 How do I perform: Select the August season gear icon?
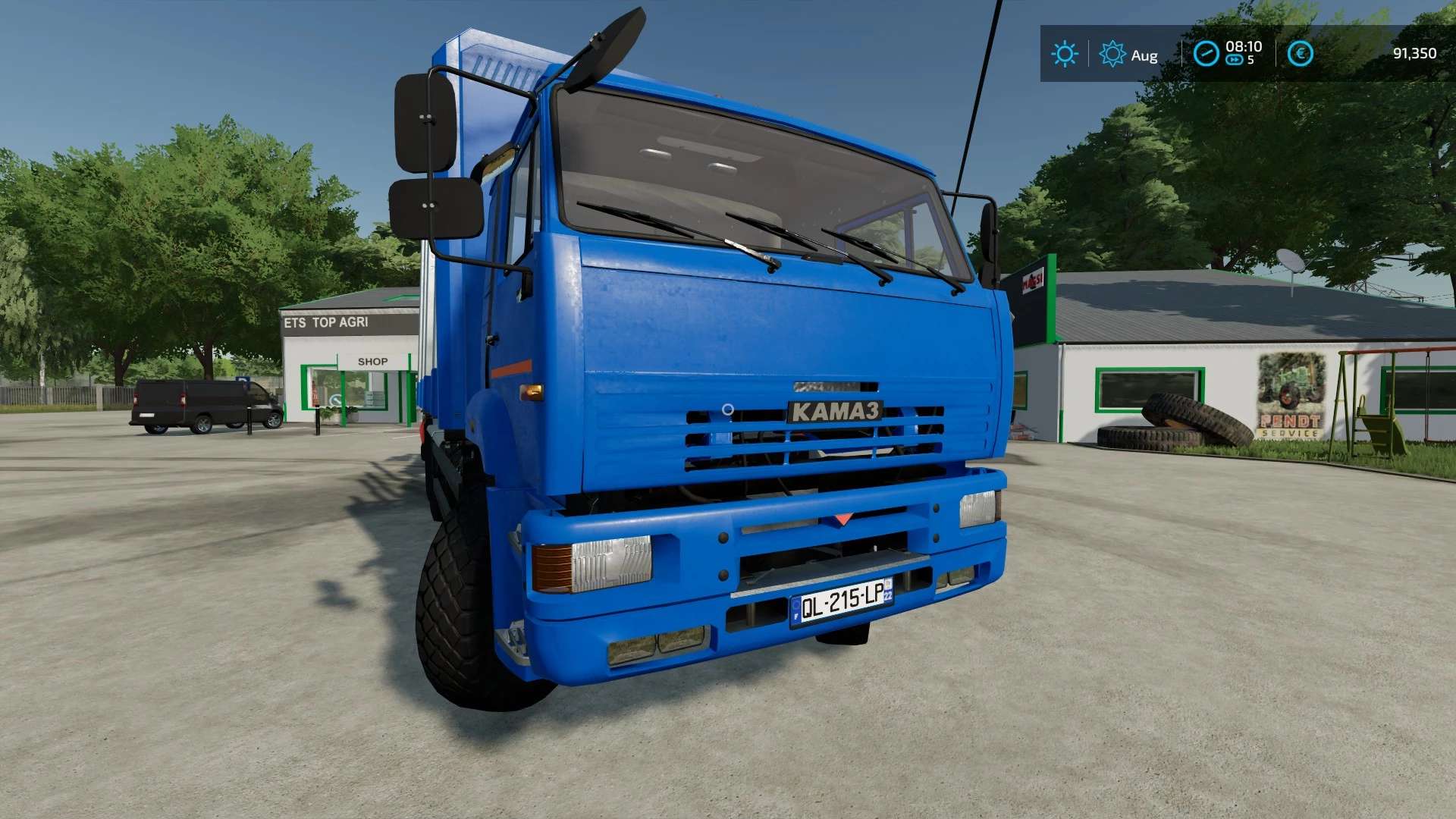[x=1112, y=54]
